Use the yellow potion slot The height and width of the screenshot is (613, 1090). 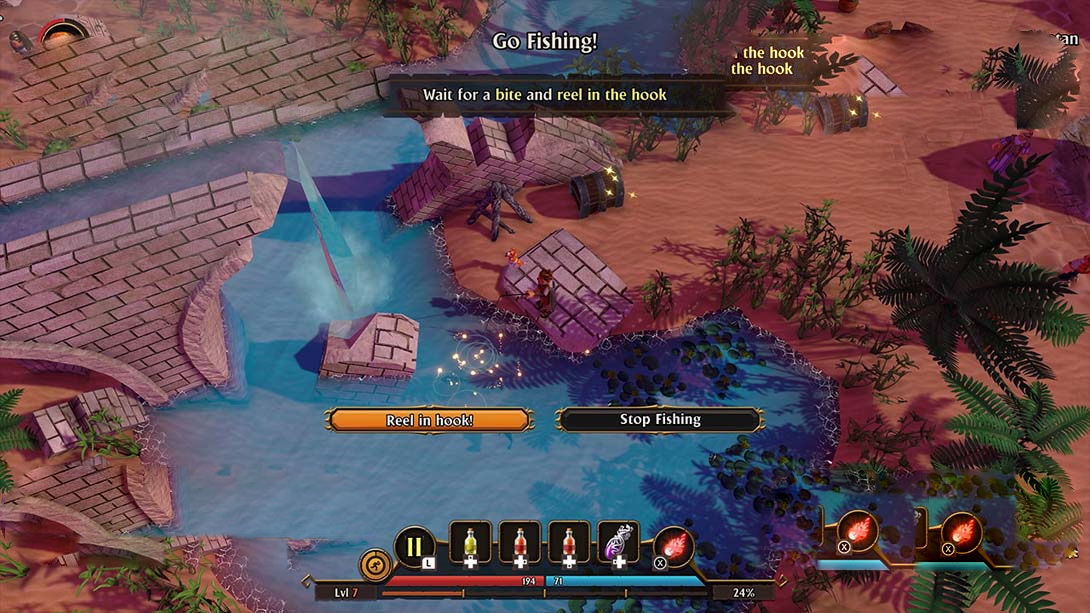470,543
